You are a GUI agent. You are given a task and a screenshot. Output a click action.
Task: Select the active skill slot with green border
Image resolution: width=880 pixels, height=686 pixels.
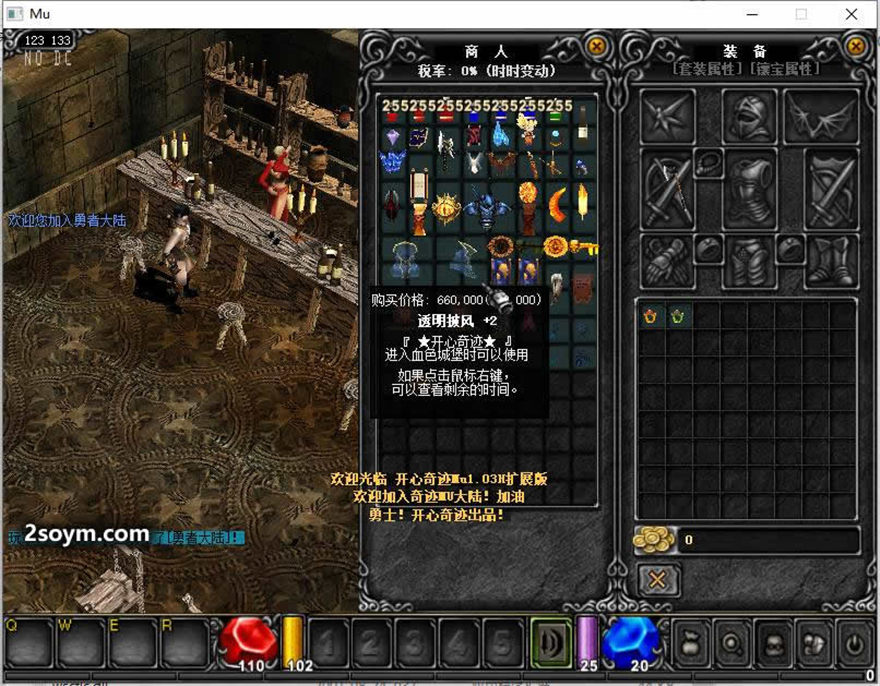[551, 640]
